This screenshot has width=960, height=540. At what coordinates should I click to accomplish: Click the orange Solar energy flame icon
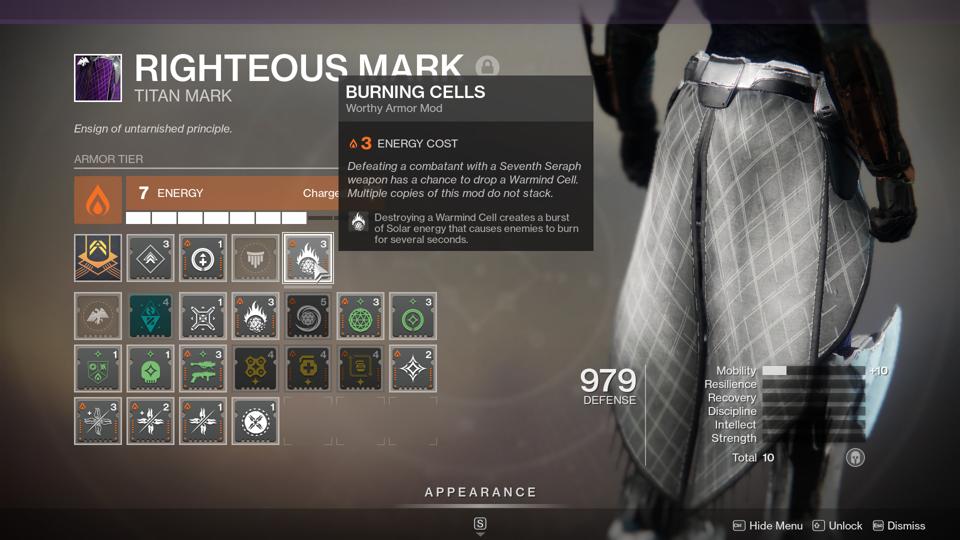[x=98, y=200]
